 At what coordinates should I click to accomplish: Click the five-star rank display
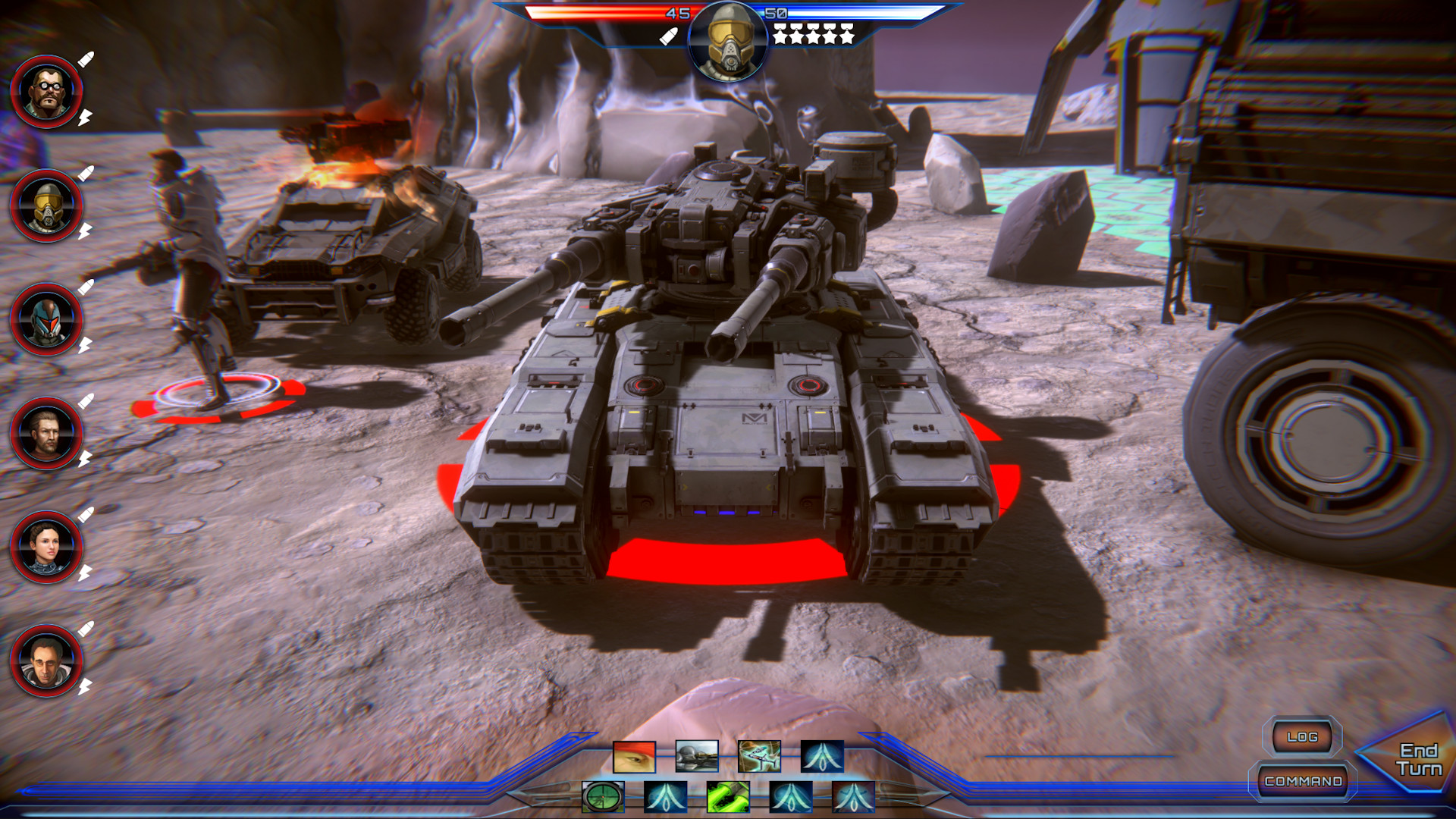click(x=814, y=33)
